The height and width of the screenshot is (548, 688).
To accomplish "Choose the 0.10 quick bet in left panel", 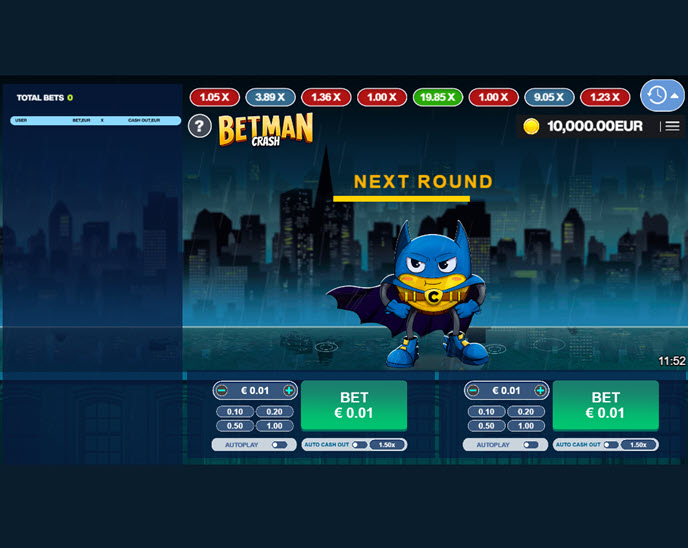I will (x=235, y=411).
